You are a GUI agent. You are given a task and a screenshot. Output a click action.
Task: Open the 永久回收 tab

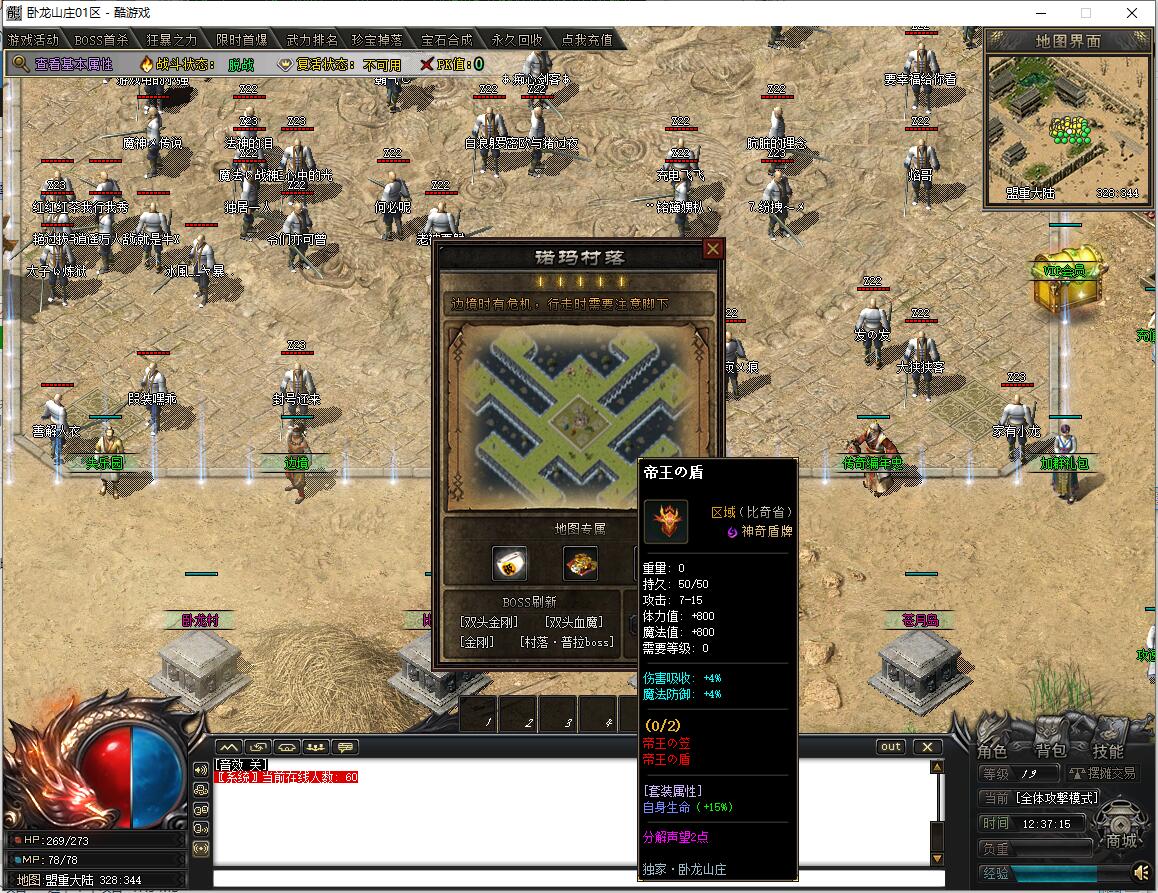pos(517,40)
